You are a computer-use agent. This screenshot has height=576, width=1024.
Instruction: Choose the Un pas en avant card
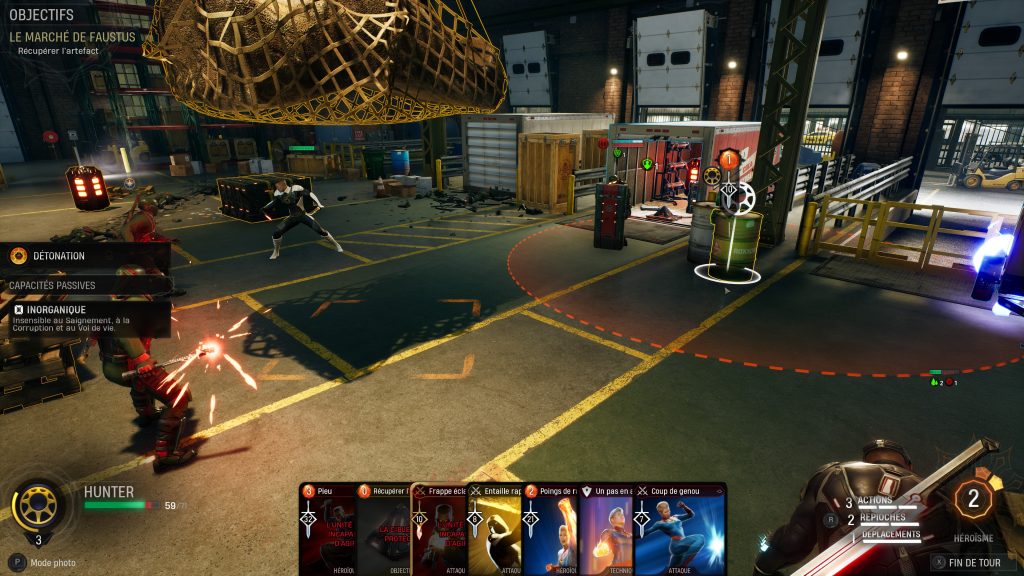607,530
